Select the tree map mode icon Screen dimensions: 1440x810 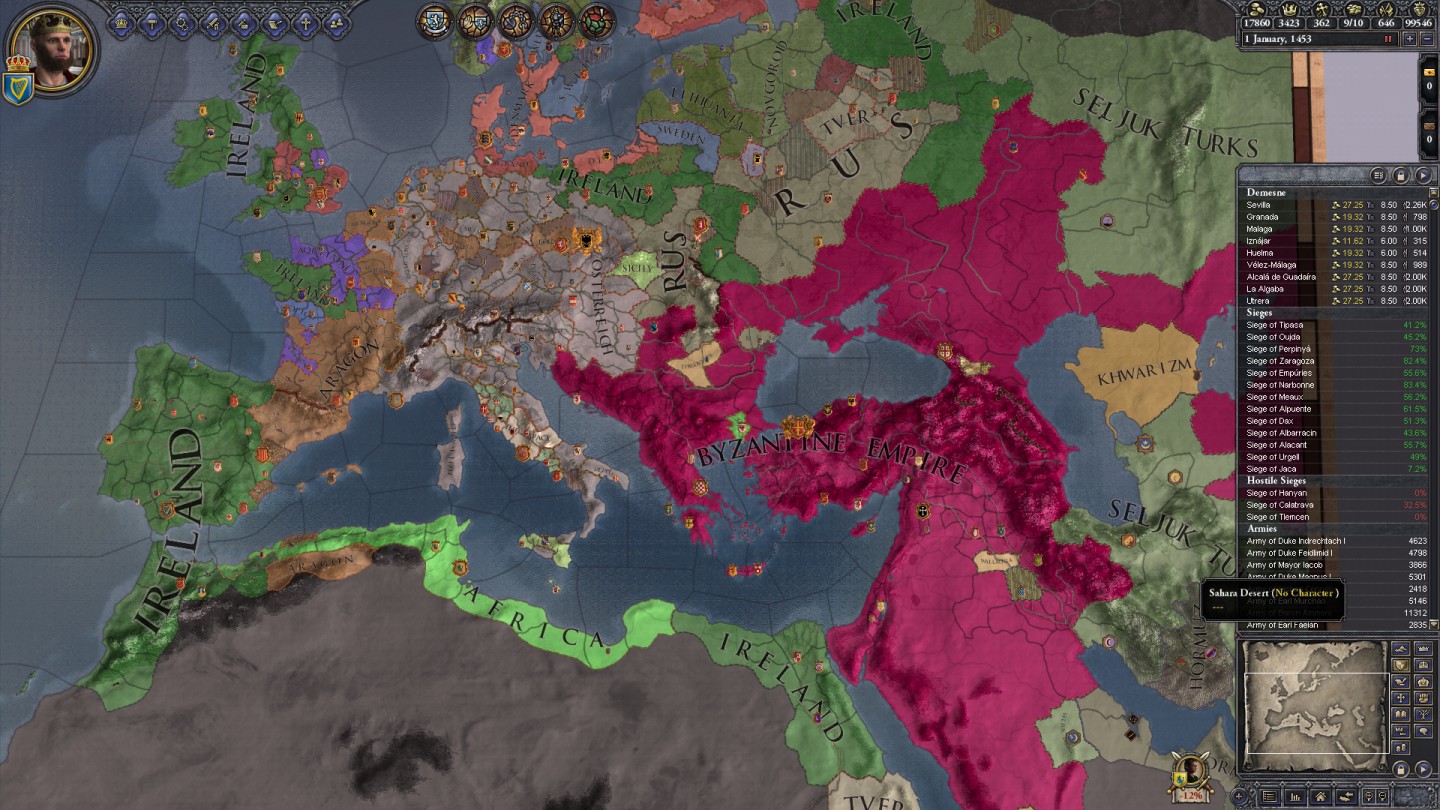(1423, 714)
